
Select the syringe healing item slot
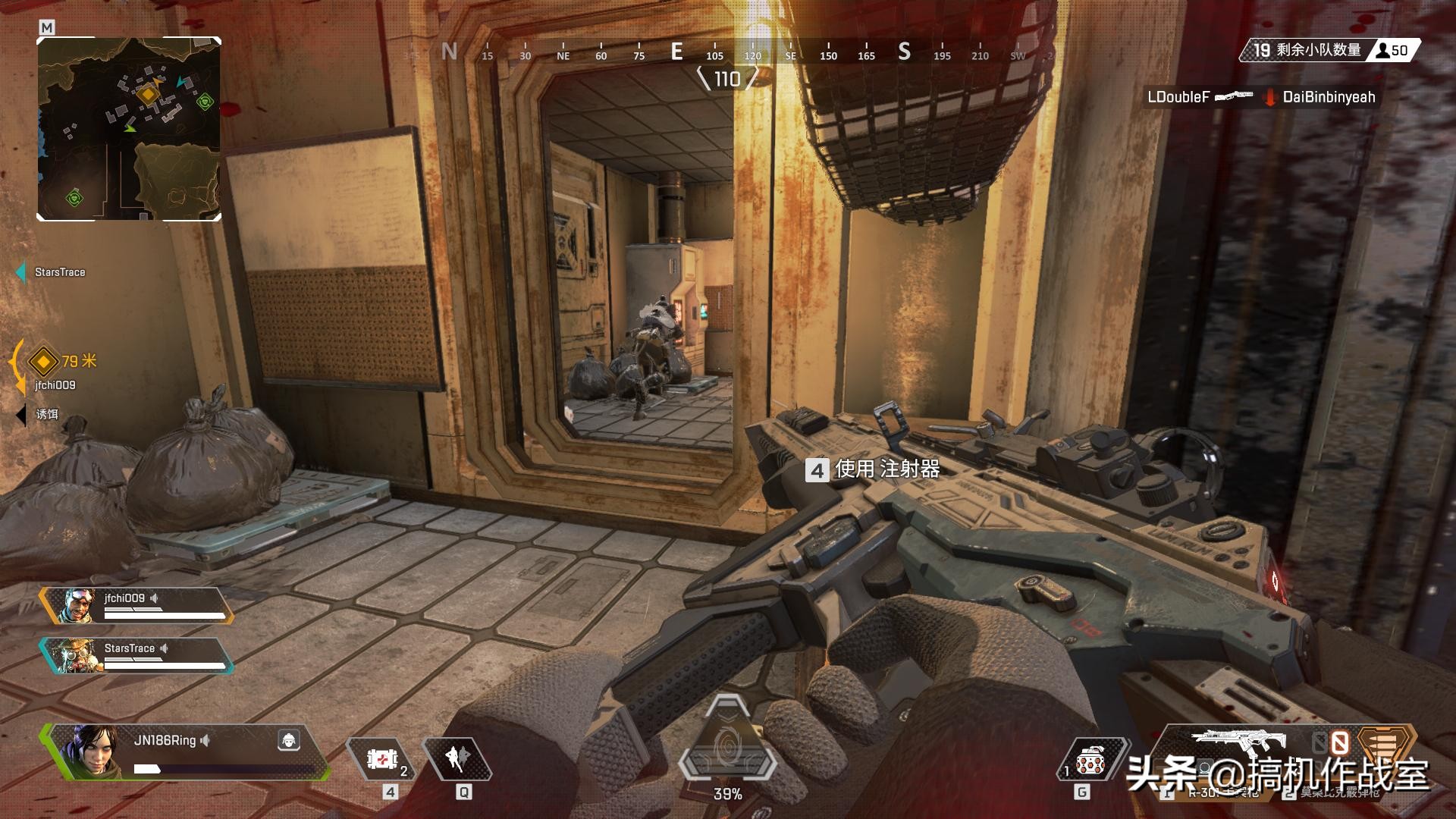[x=382, y=758]
